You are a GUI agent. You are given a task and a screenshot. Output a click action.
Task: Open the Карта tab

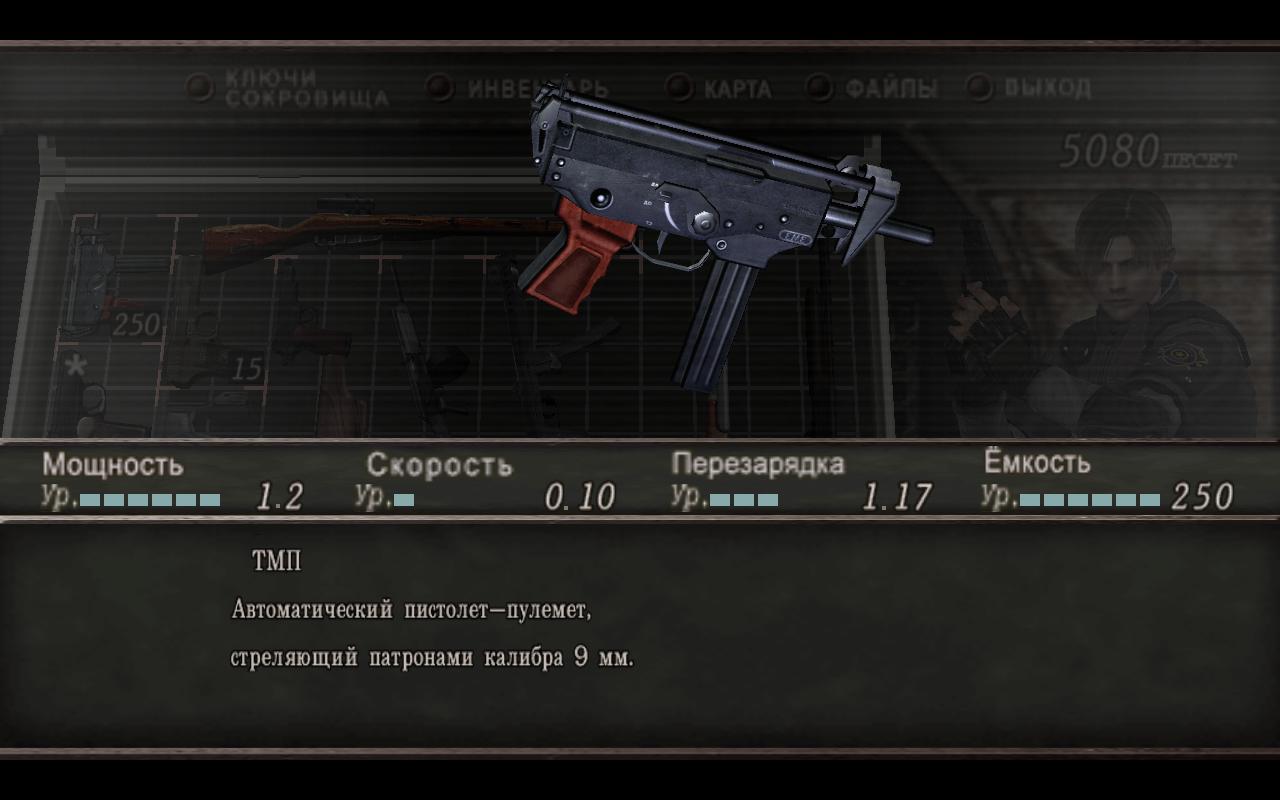pos(722,89)
